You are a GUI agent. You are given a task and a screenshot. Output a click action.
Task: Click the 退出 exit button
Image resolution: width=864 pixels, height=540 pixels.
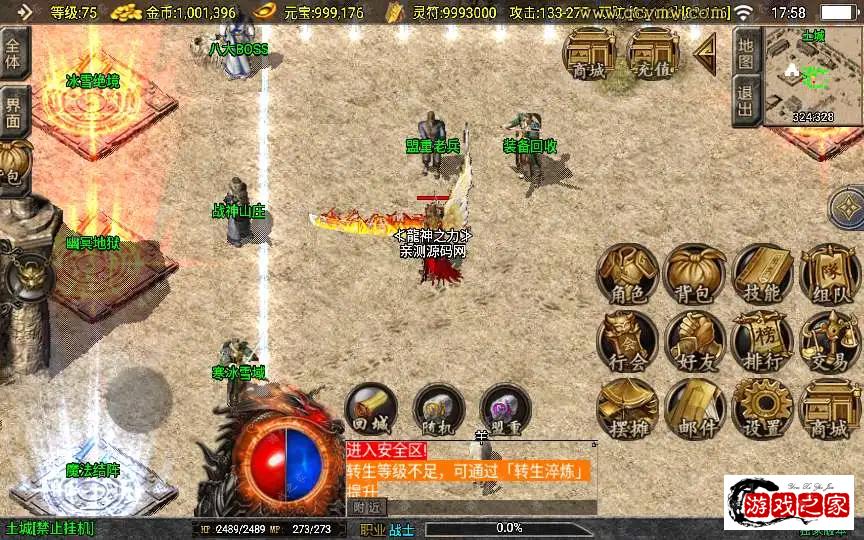[746, 101]
